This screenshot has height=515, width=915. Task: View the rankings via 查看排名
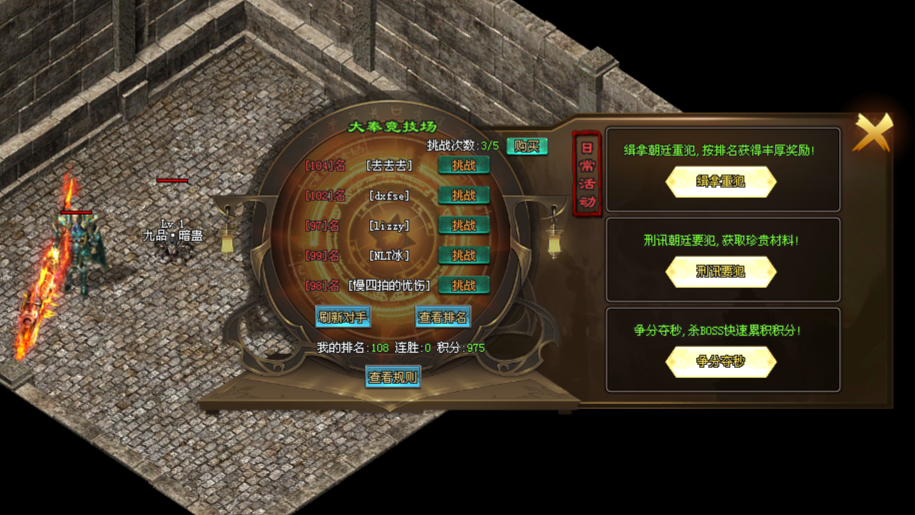point(443,317)
